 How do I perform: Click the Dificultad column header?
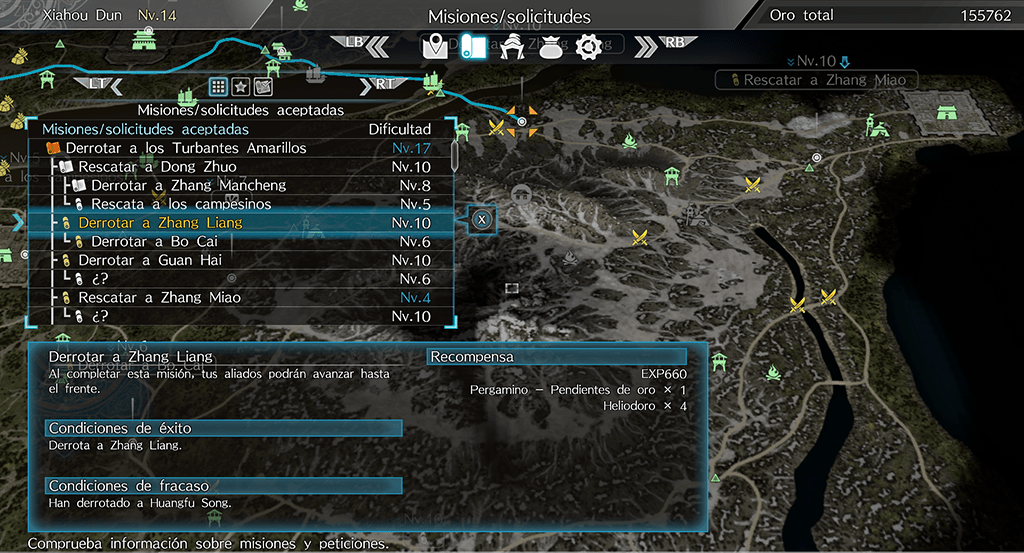399,129
